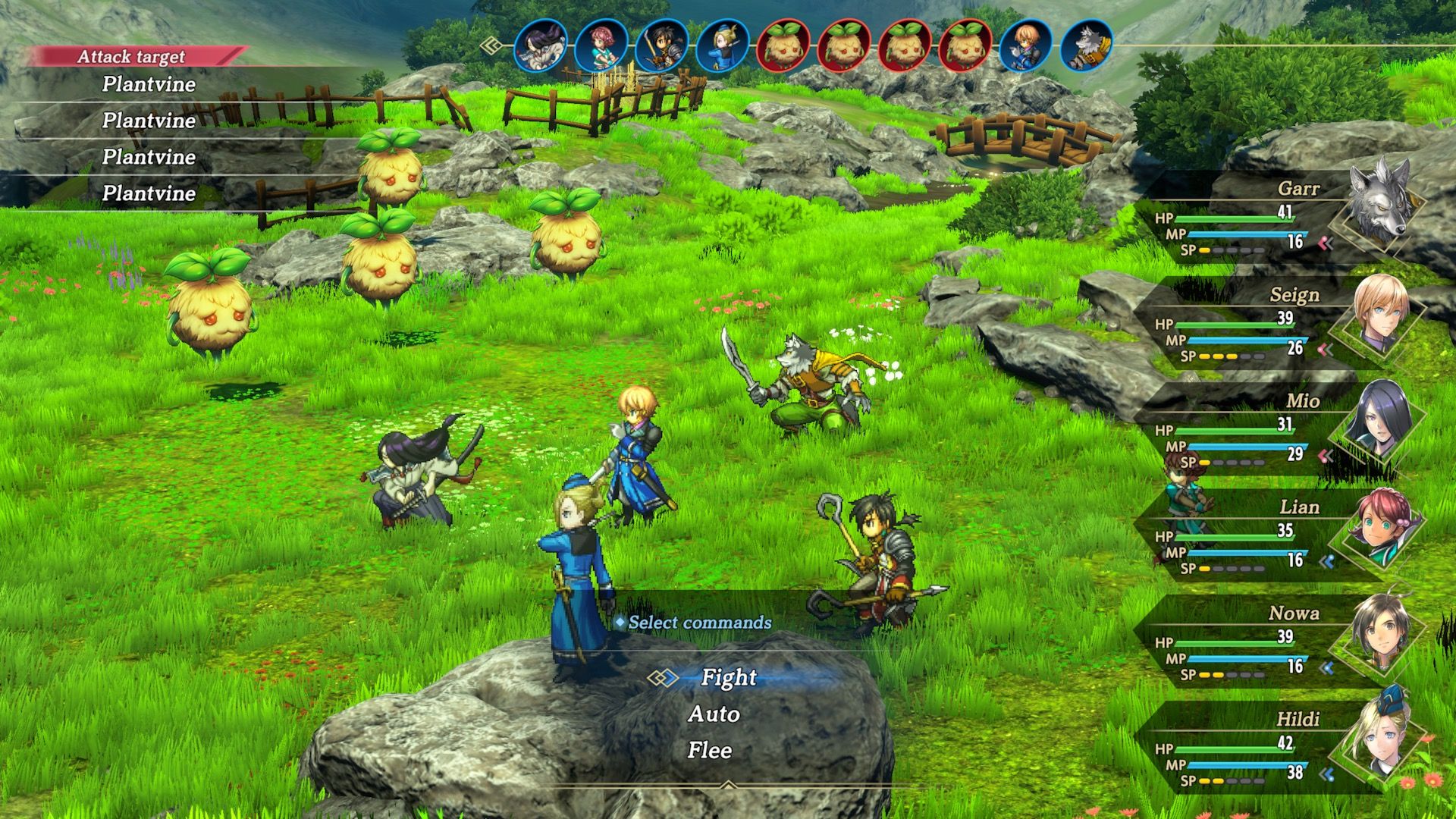Click the Attack target banner

click(x=130, y=55)
